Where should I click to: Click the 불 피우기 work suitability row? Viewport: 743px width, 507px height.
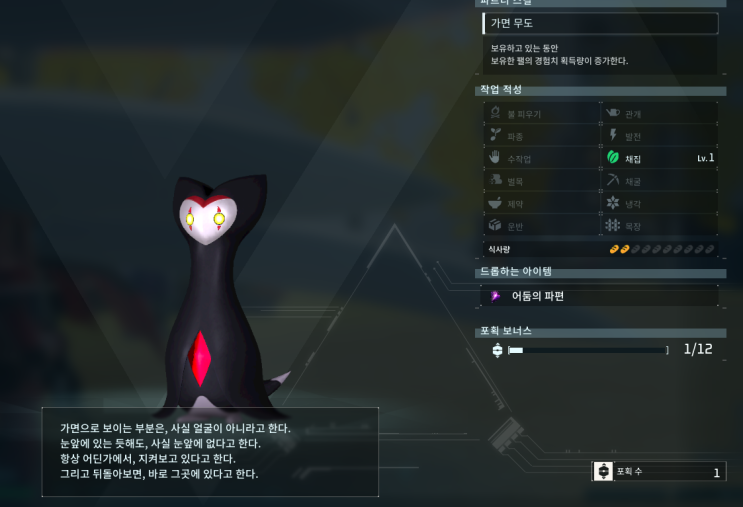coord(541,114)
